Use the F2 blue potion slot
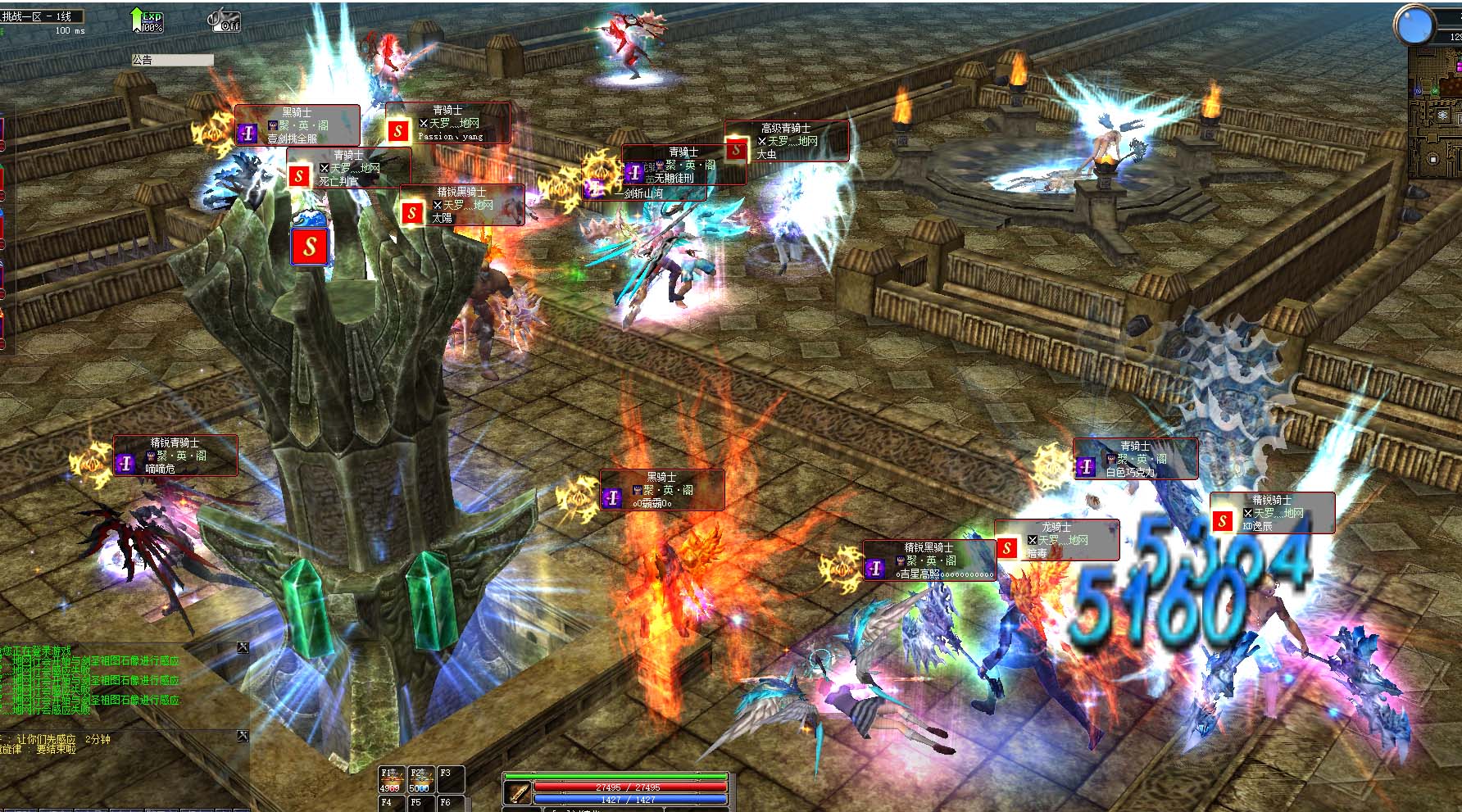 point(420,779)
